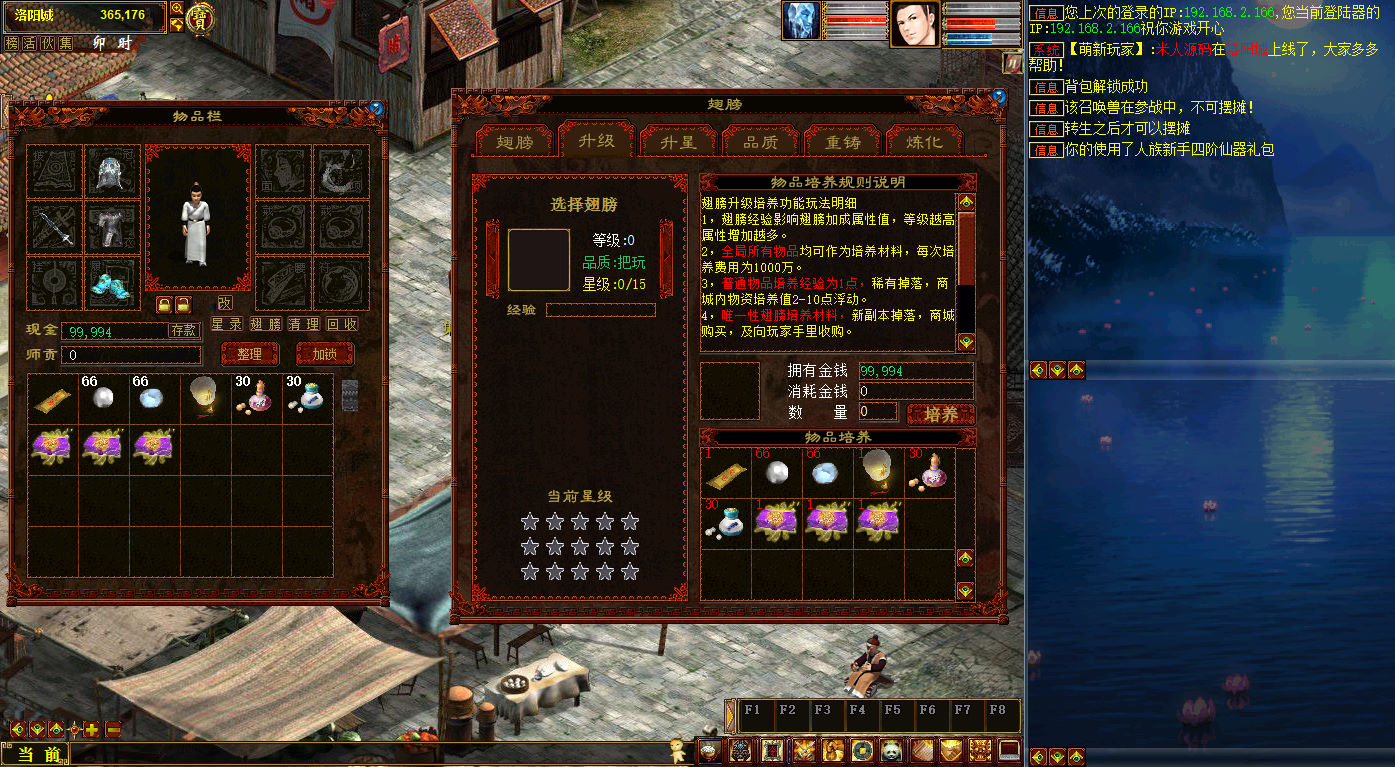Open the 品质 tab in wings panel
Image resolution: width=1395 pixels, height=767 pixels.
click(x=760, y=141)
